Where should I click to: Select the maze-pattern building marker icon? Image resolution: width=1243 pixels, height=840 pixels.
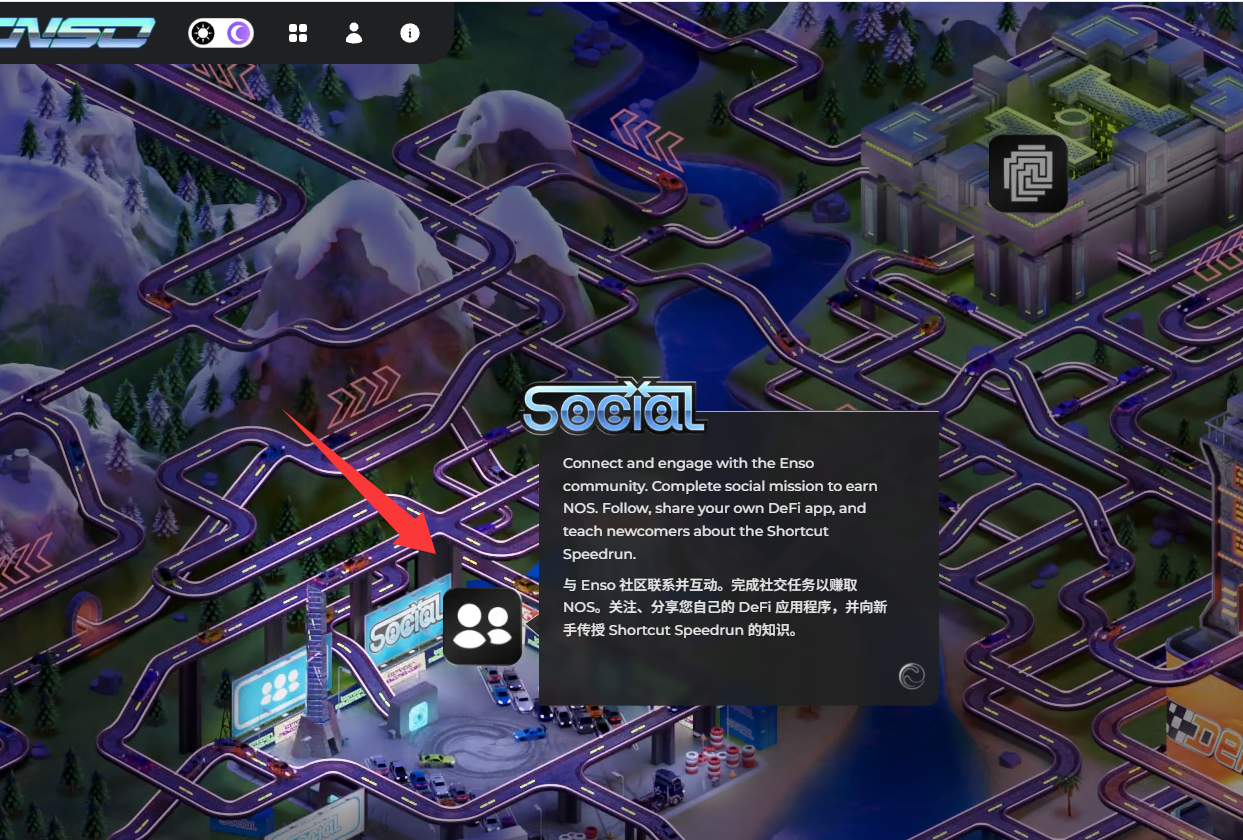(x=1028, y=173)
